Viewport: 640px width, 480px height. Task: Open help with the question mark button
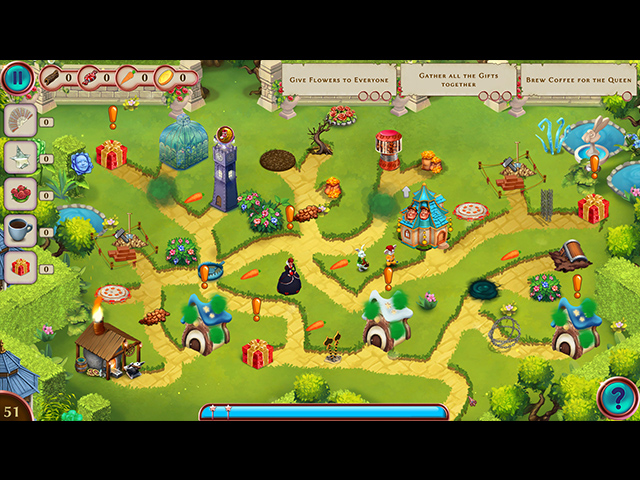pos(616,398)
